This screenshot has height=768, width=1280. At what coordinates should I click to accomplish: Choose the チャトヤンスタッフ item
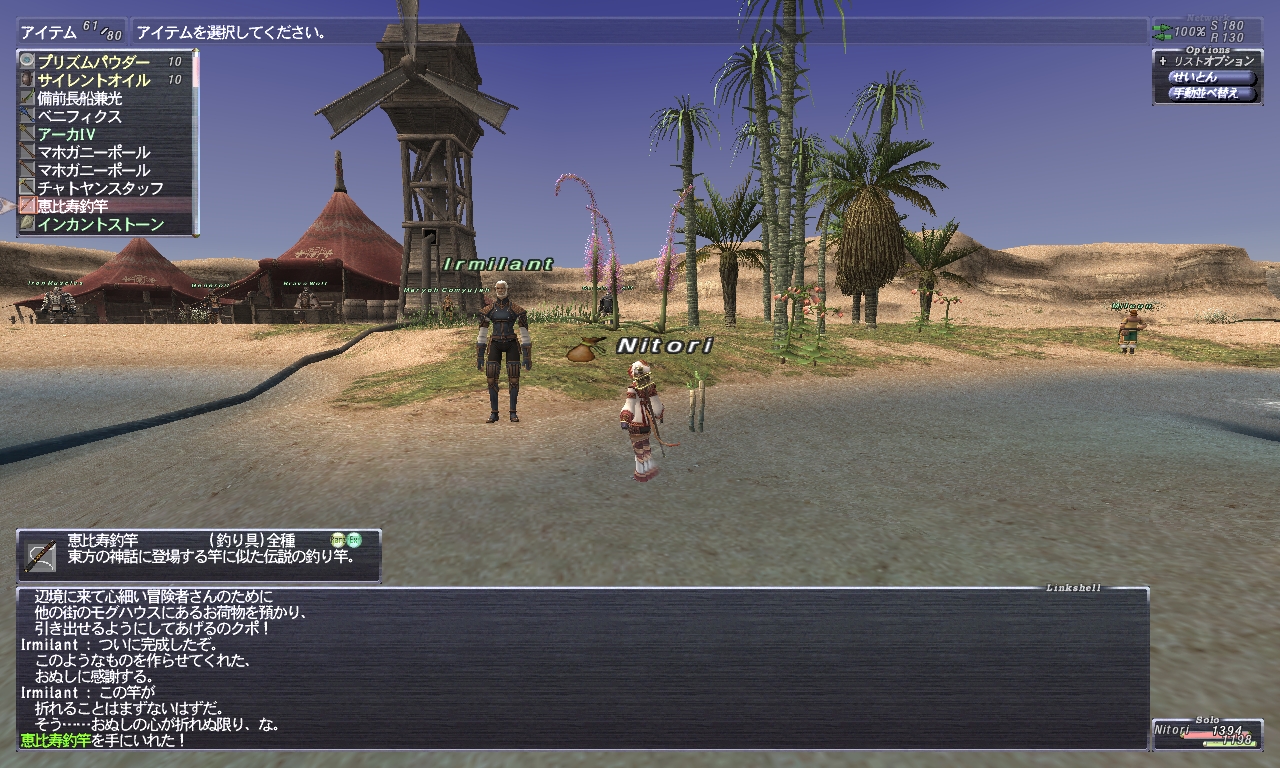click(100, 188)
